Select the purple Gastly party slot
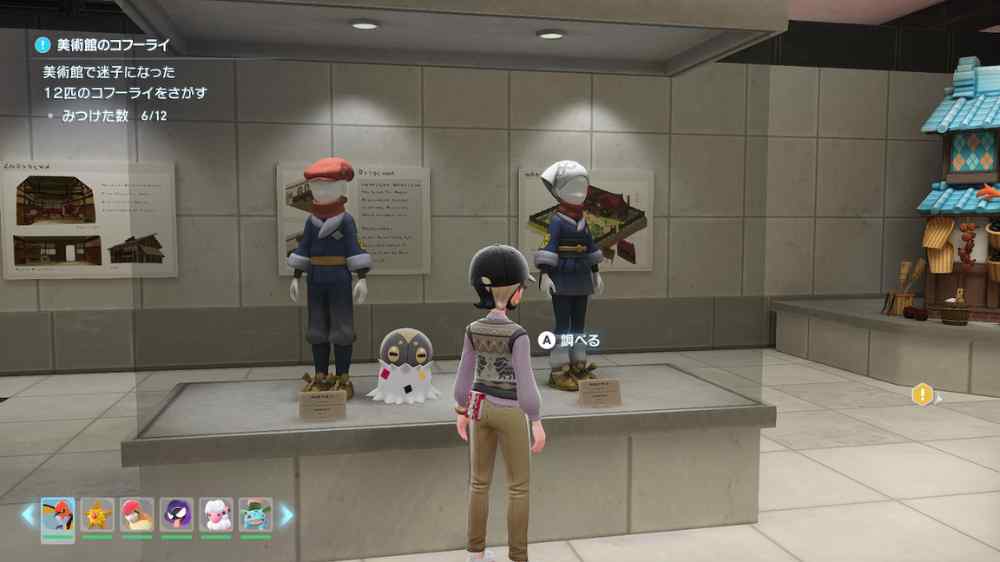This screenshot has width=1000, height=562. pos(177,514)
